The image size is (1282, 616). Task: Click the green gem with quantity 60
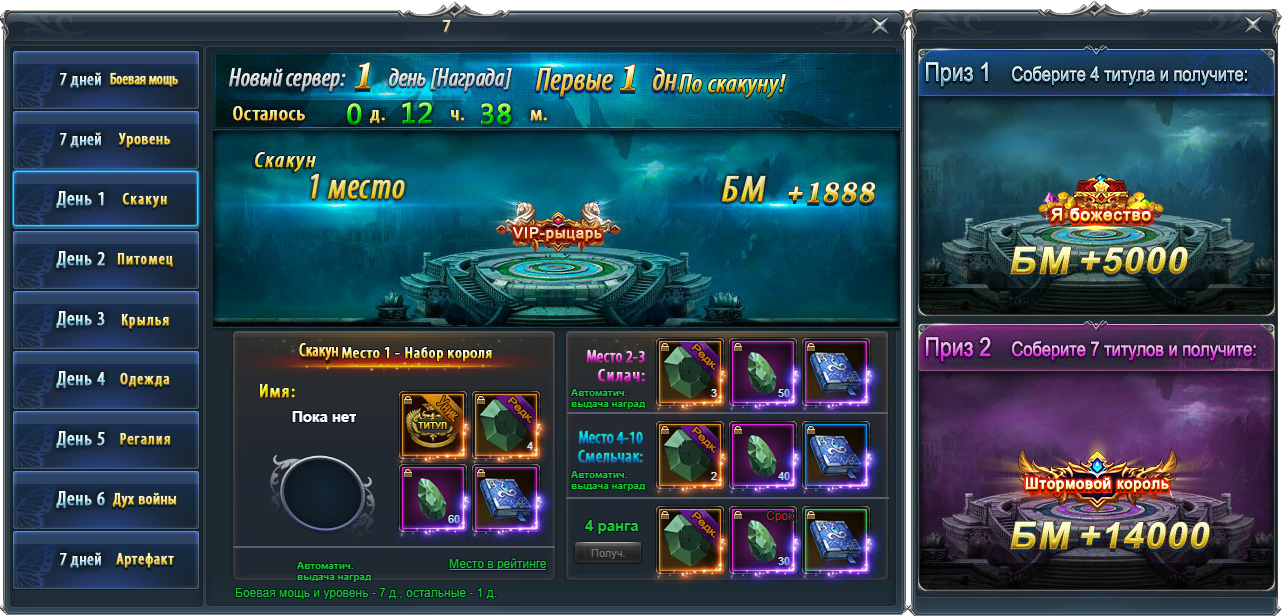[x=433, y=497]
